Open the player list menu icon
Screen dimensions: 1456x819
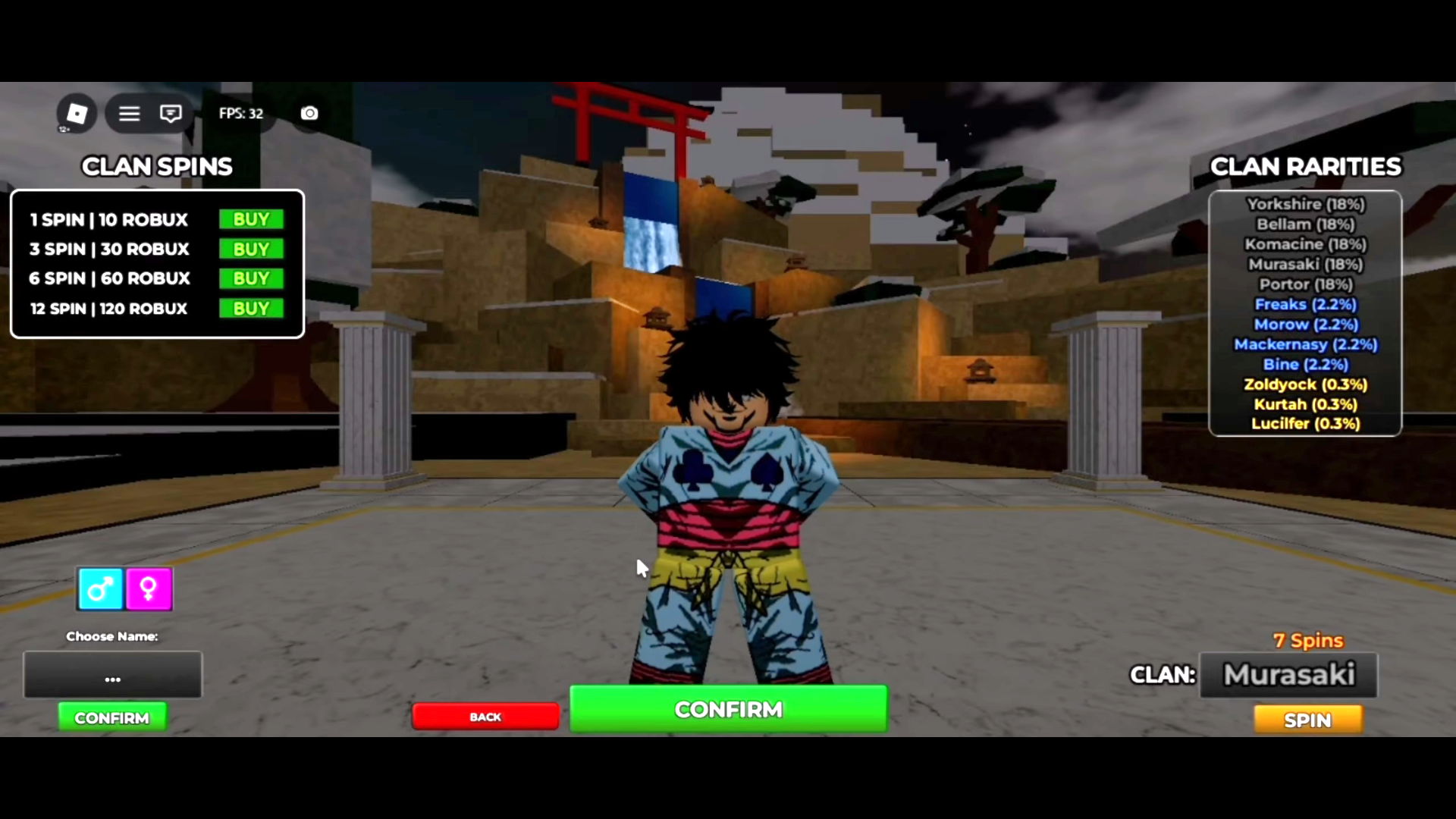pyautogui.click(x=129, y=113)
